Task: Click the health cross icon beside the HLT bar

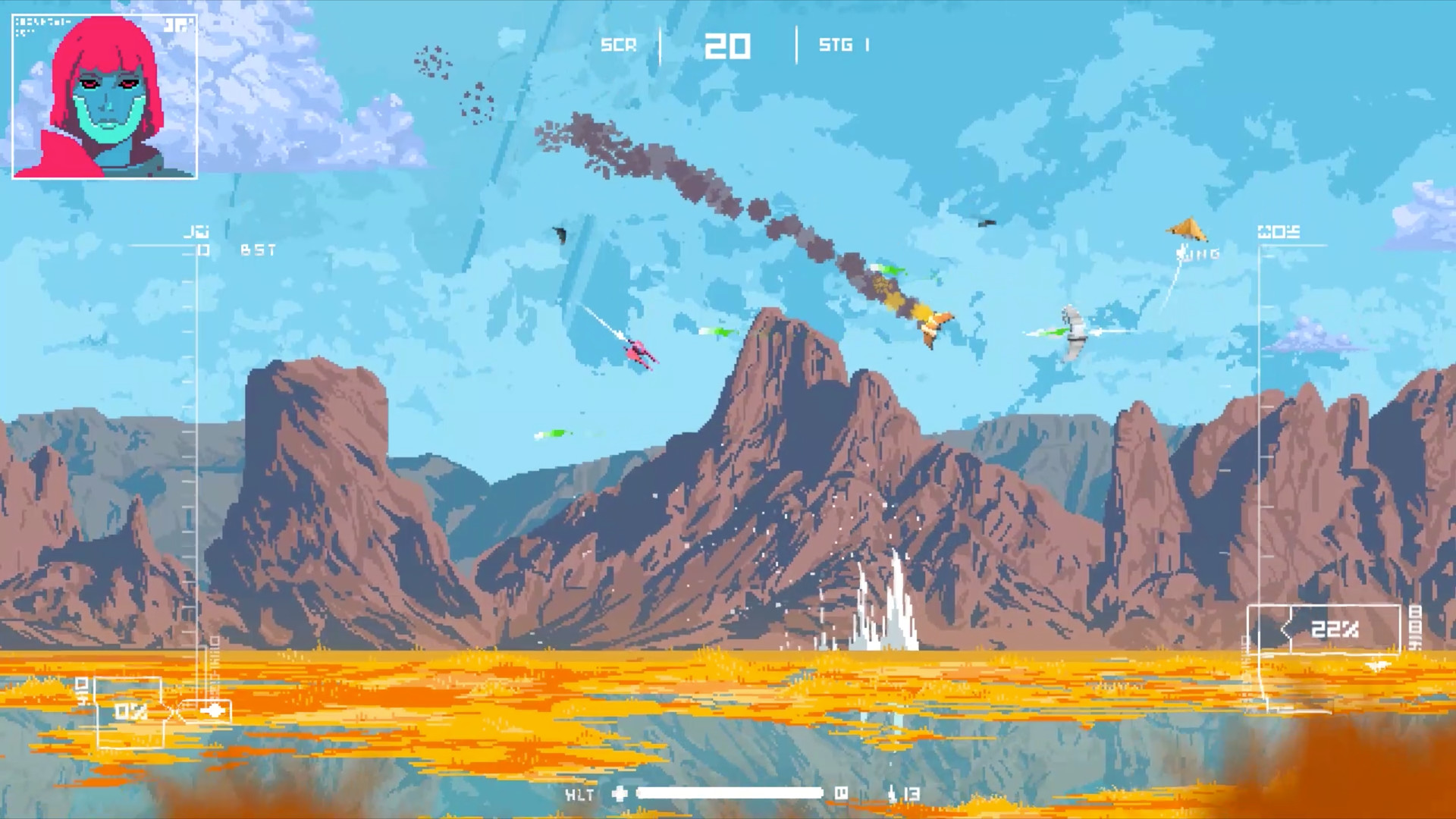Action: (x=618, y=794)
